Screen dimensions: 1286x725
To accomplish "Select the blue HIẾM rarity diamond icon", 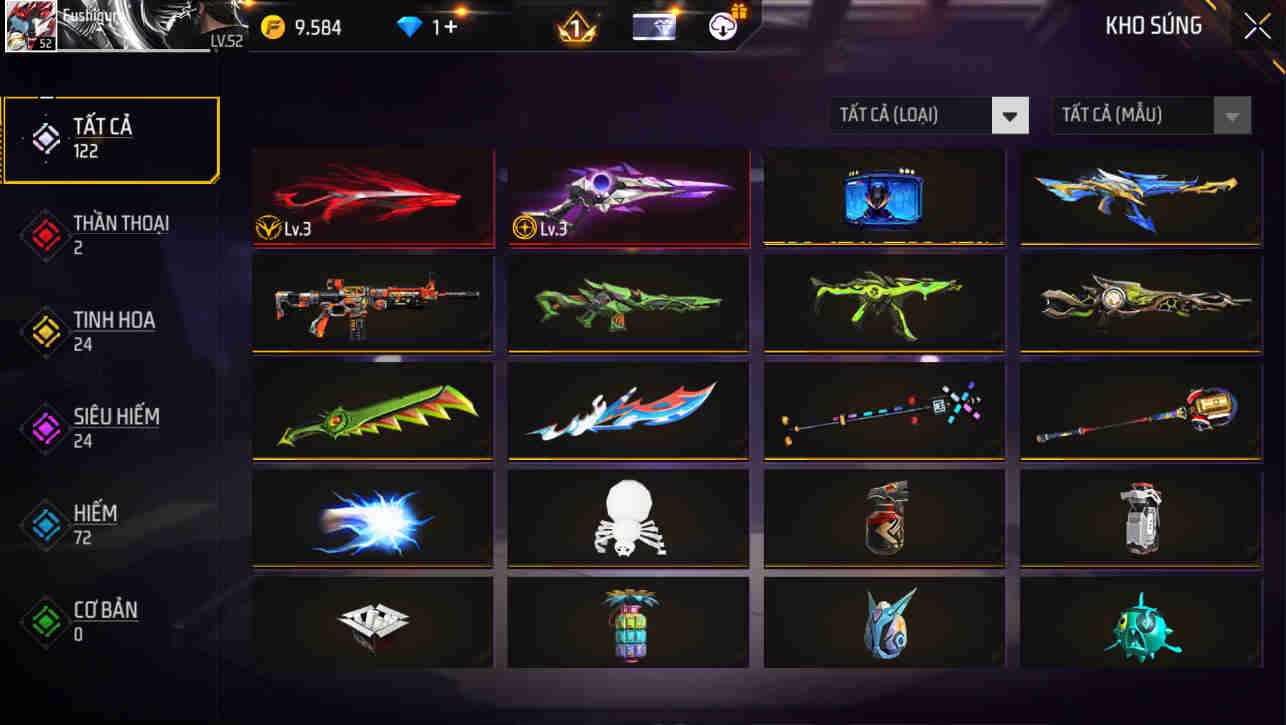I will point(45,525).
